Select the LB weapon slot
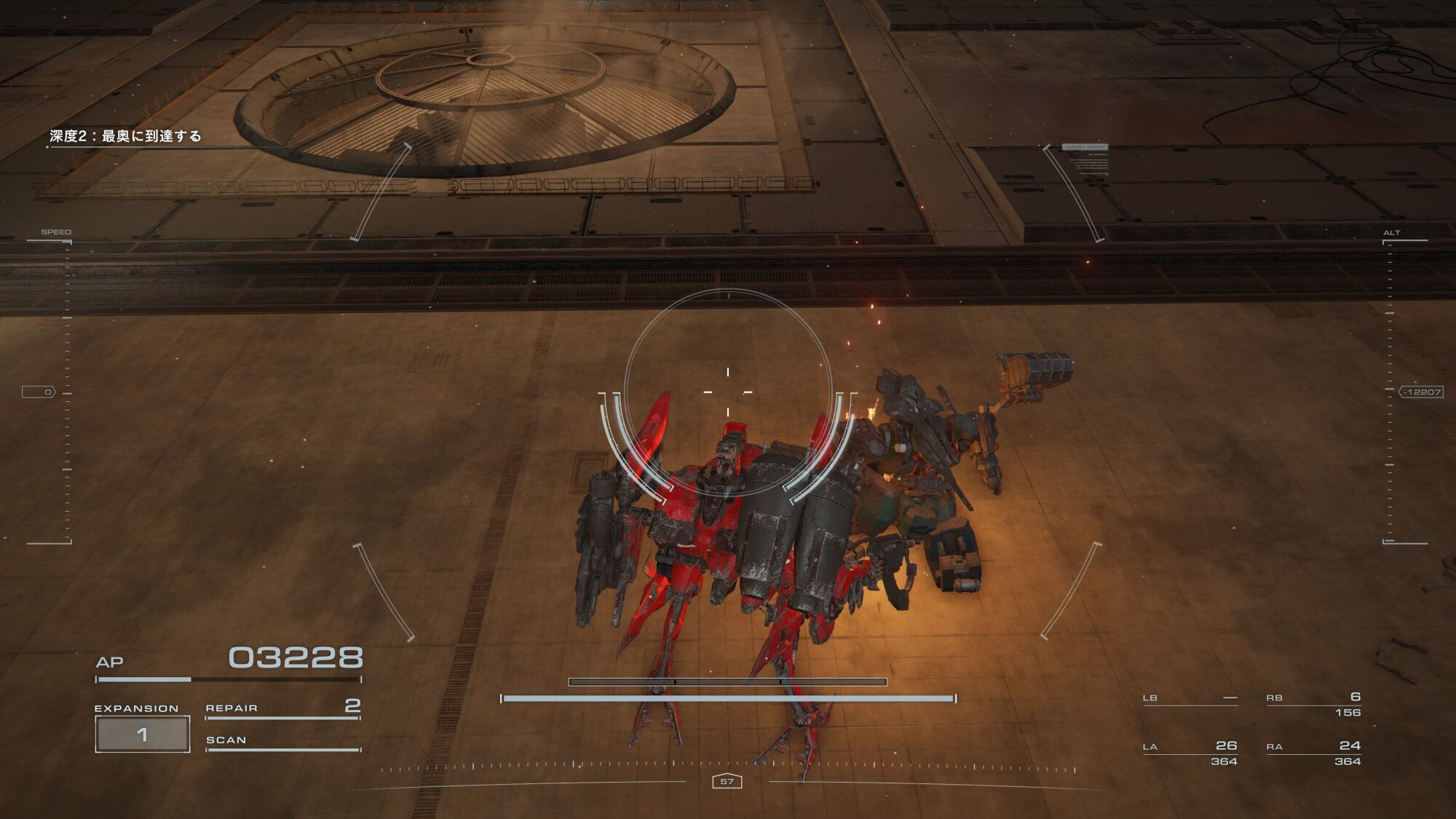 (x=1190, y=698)
